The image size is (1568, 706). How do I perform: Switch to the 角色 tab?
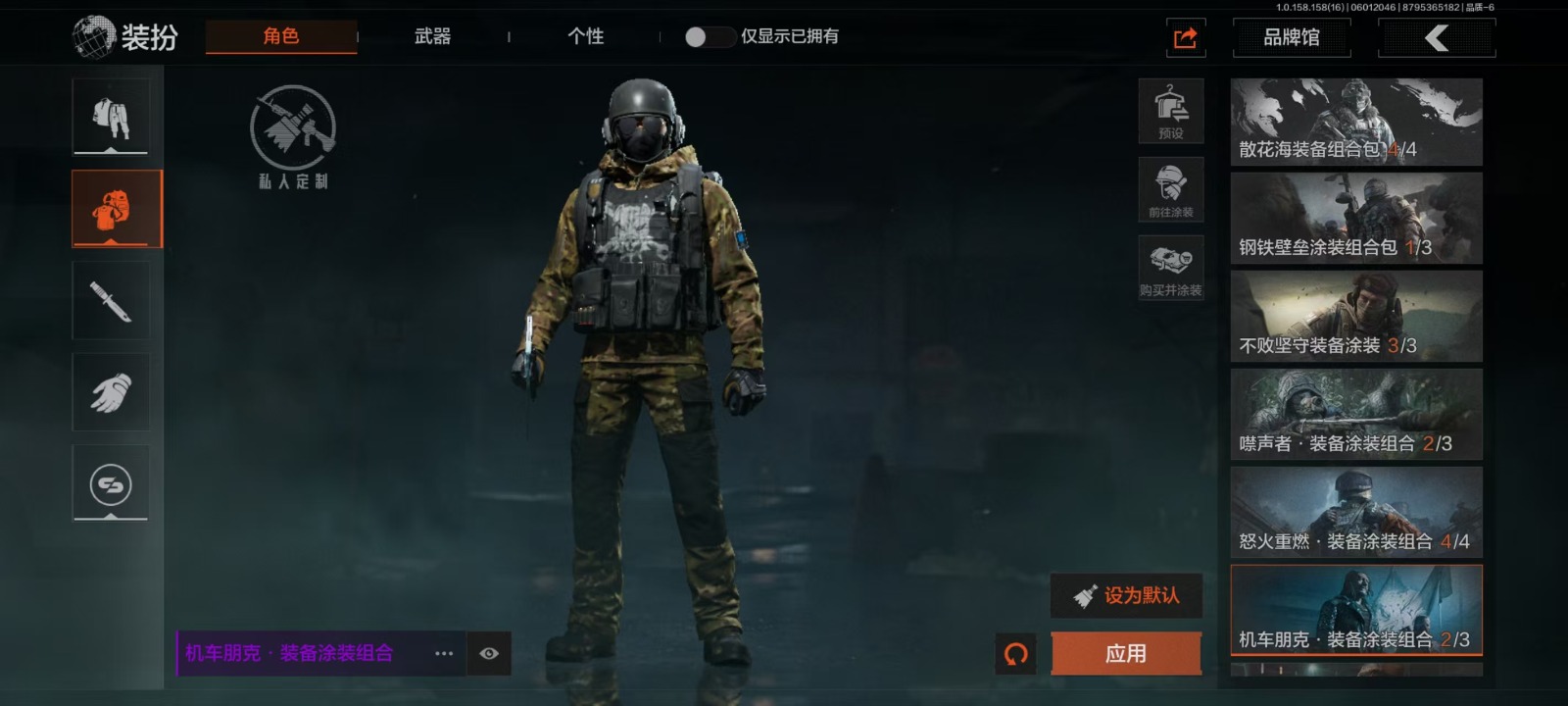pyautogui.click(x=280, y=36)
